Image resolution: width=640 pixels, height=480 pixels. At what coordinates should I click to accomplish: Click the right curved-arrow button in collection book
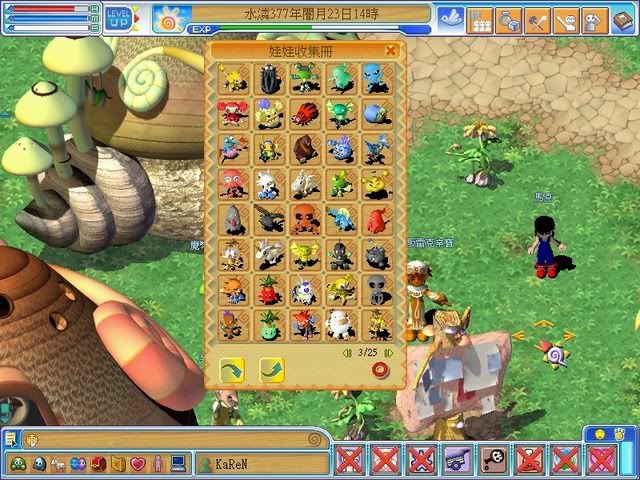[271, 370]
